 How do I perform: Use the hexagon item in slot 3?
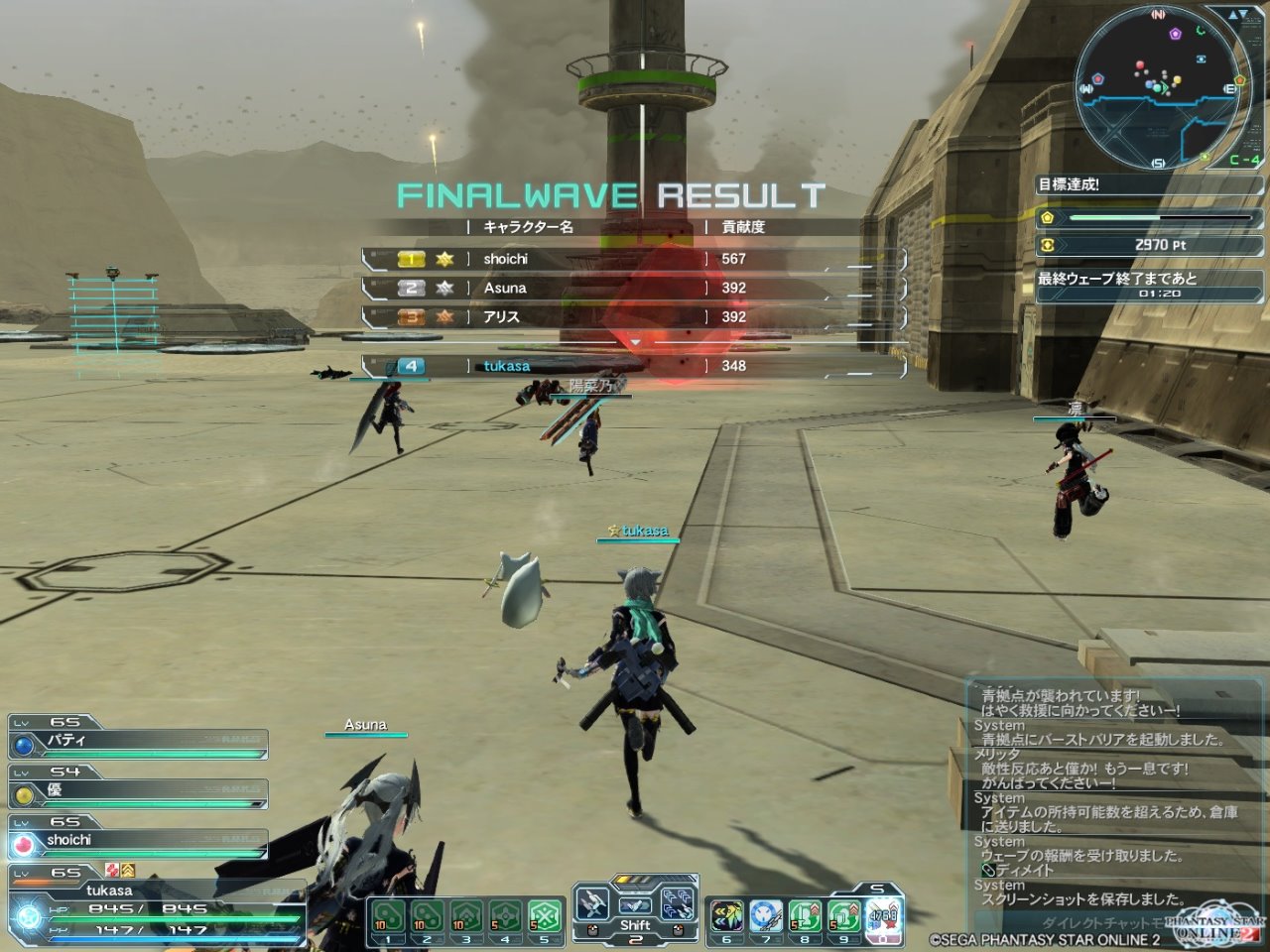click(x=465, y=916)
